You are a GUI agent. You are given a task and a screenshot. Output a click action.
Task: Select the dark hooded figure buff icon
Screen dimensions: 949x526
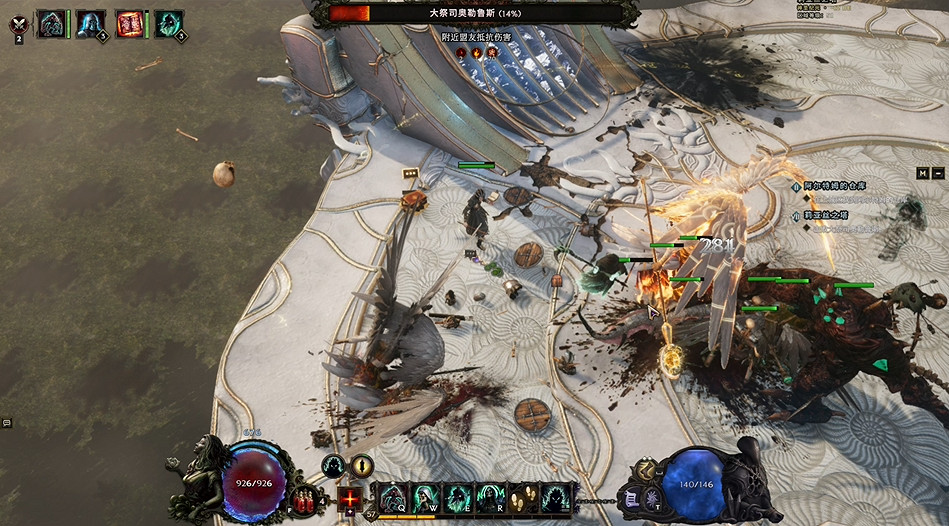point(333,465)
